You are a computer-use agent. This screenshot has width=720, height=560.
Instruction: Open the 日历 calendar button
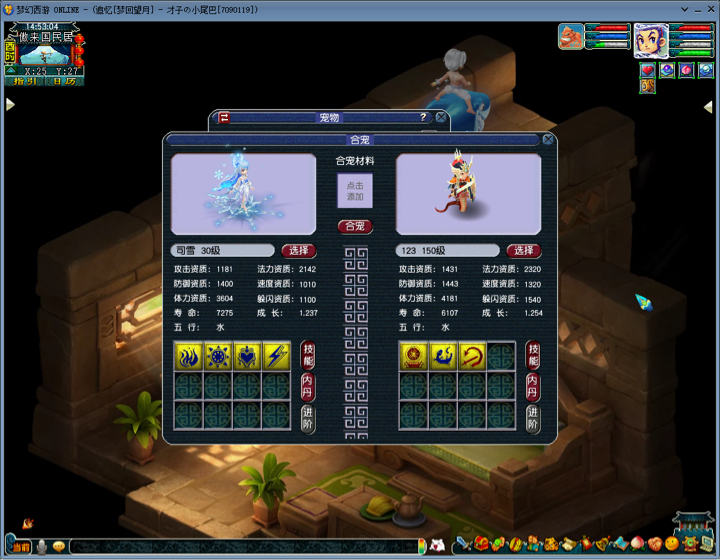(64, 82)
